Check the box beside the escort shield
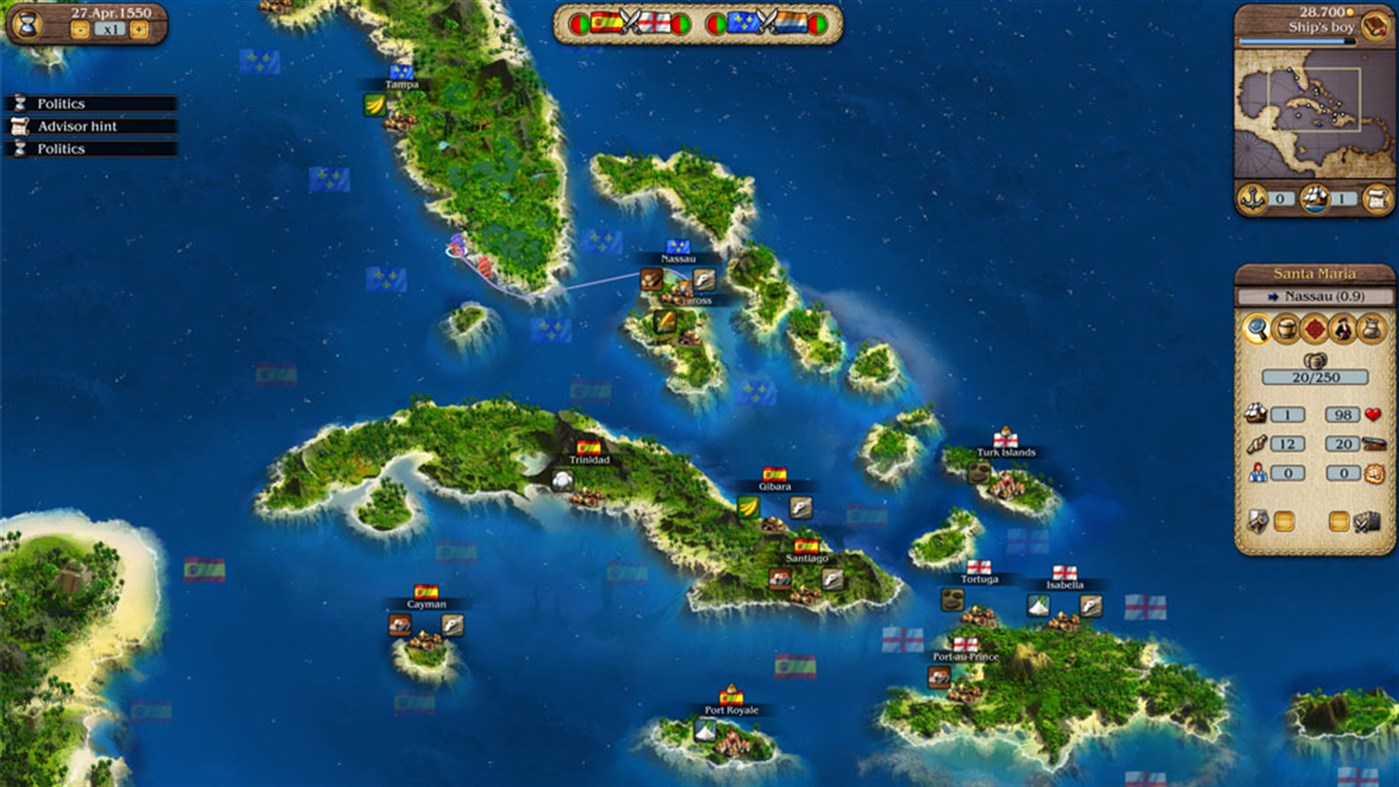Image resolution: width=1399 pixels, height=787 pixels. 1282,520
